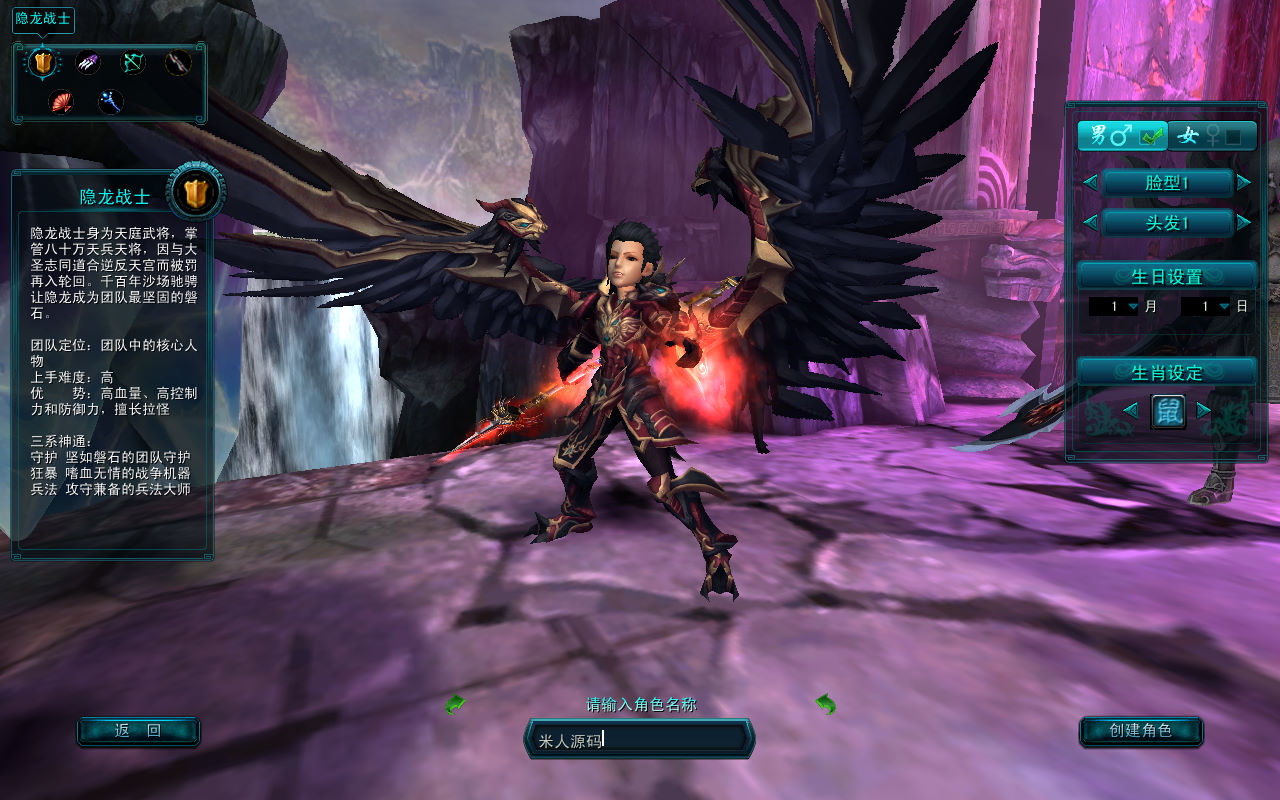Choose the purple claw class icon

pyautogui.click(x=89, y=63)
